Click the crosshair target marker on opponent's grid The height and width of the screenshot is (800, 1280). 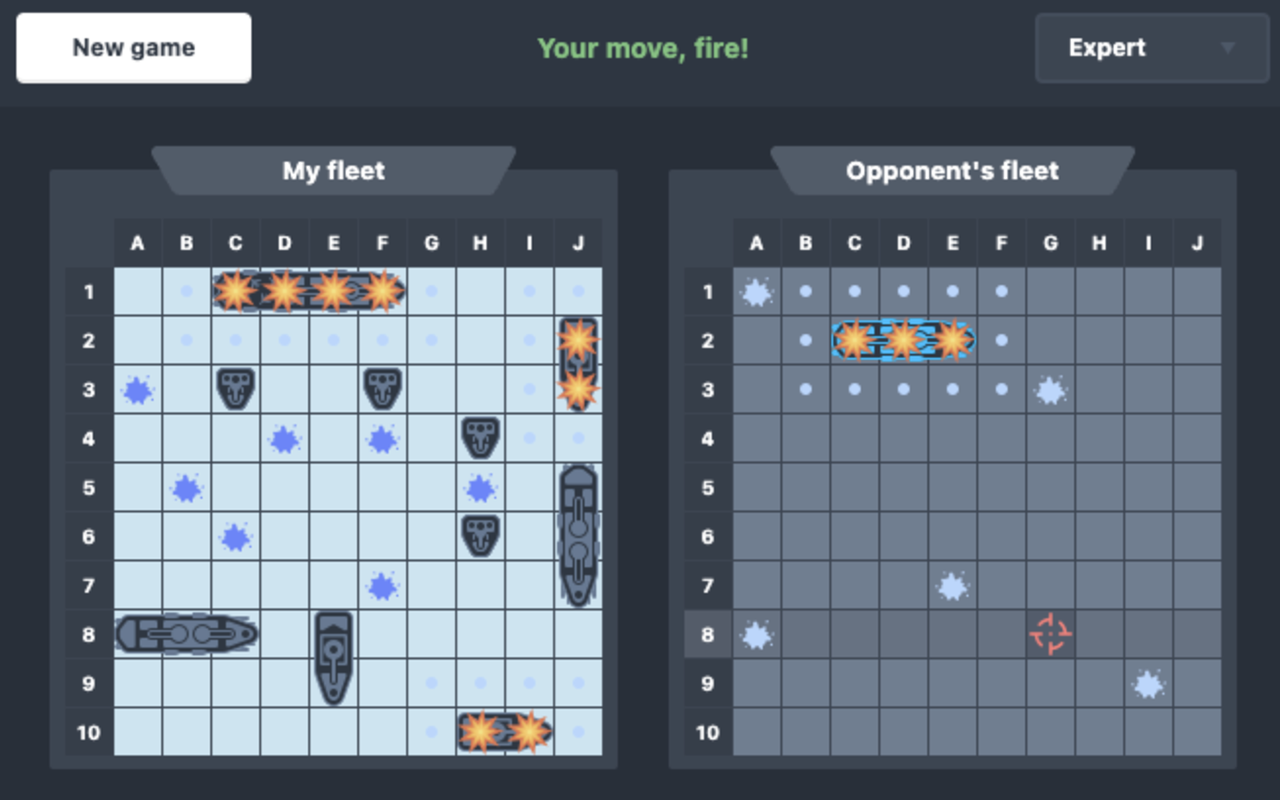point(1050,634)
